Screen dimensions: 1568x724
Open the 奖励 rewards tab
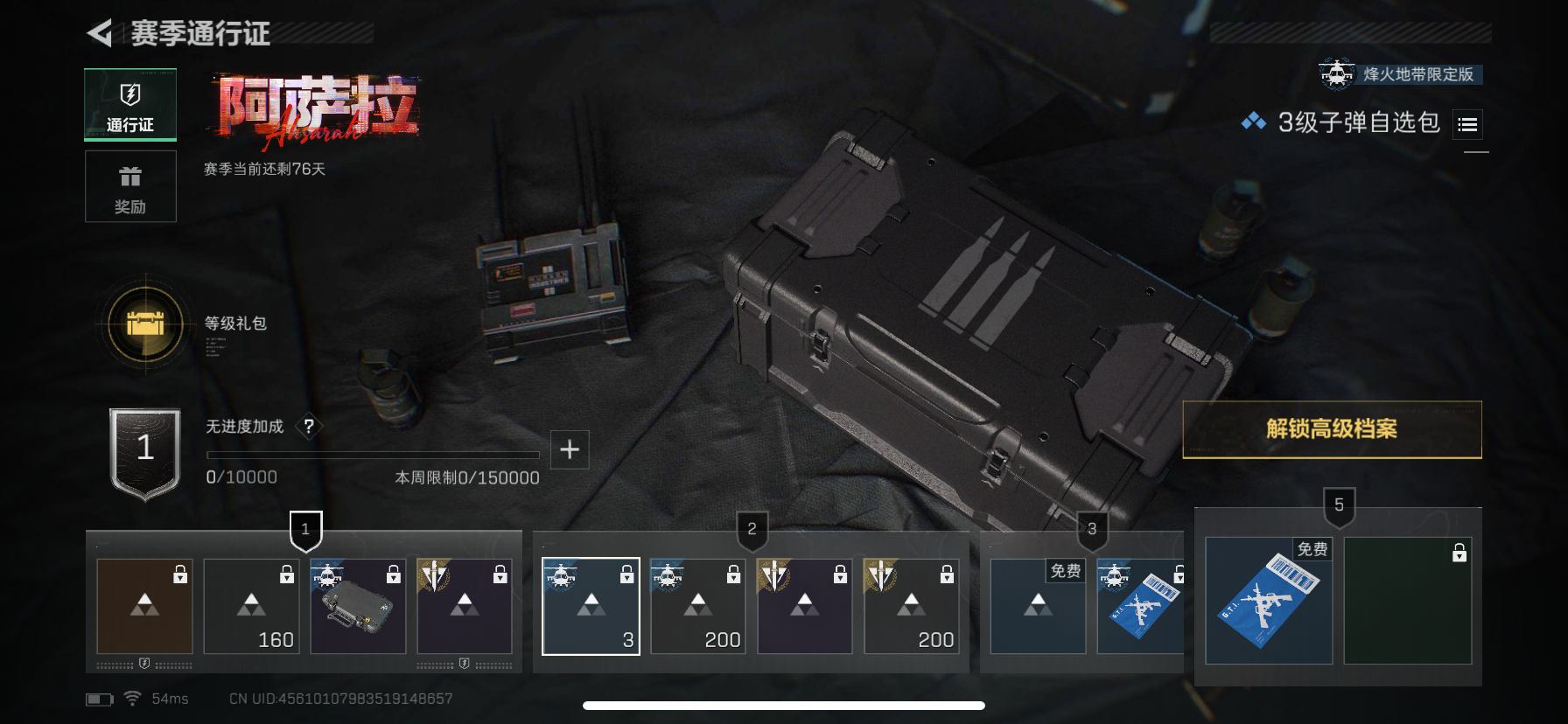[130, 186]
